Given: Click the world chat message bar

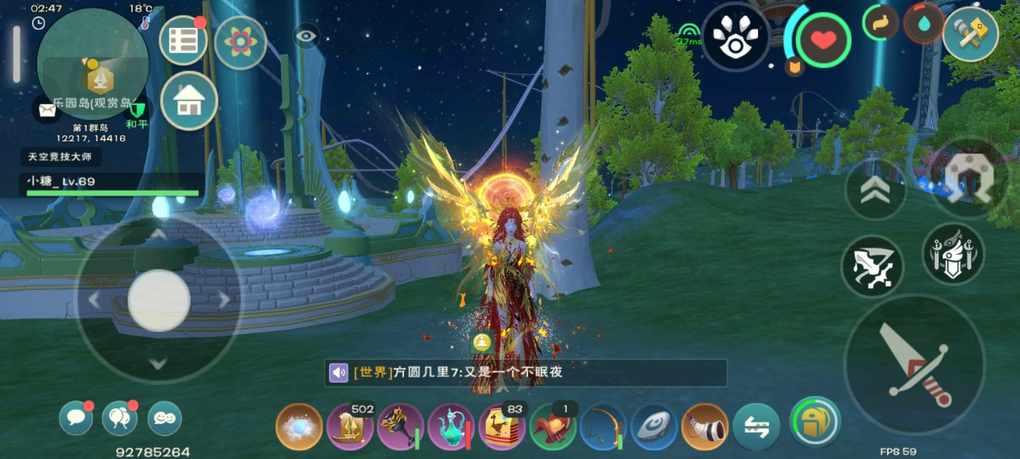Looking at the screenshot, I should tap(526, 373).
